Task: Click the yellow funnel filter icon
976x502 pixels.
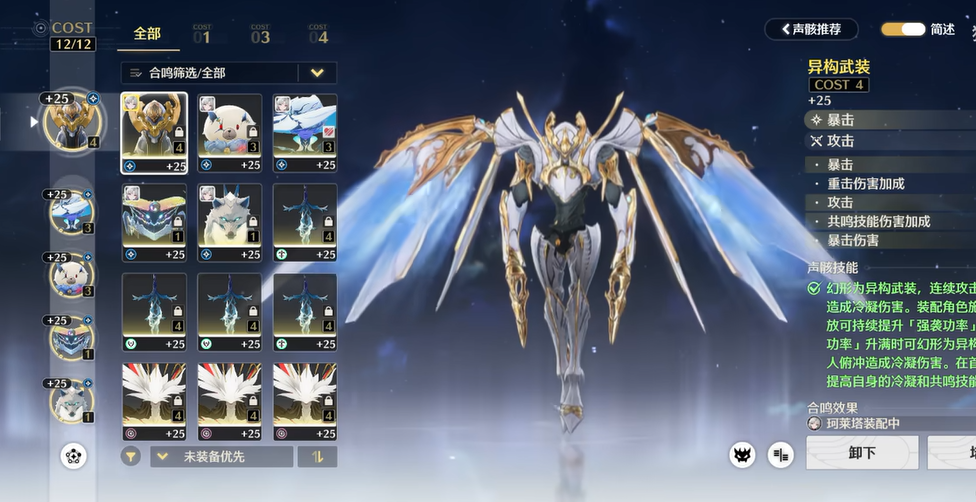Action: [130, 457]
